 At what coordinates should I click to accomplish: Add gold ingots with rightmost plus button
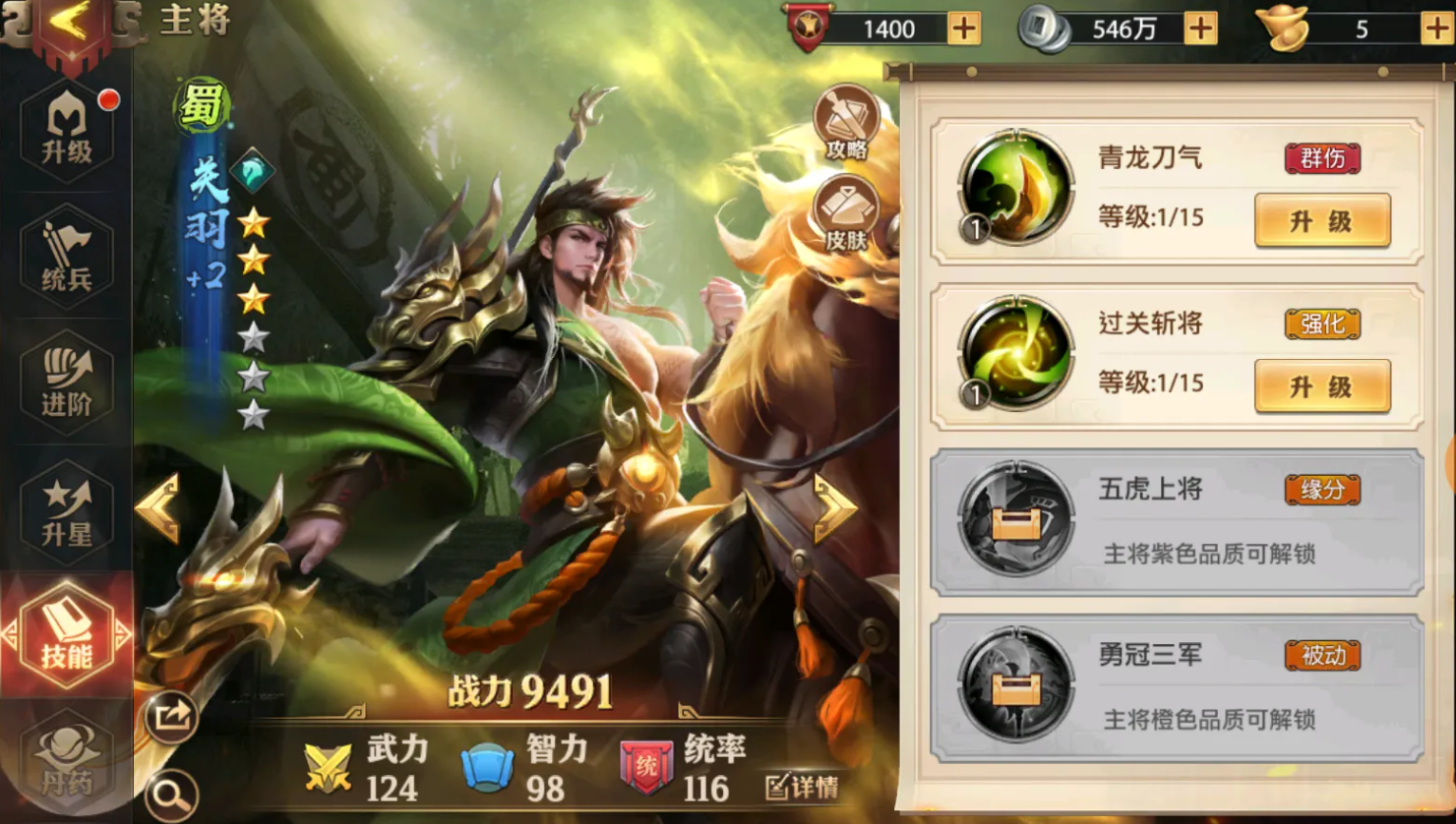pos(1435,29)
